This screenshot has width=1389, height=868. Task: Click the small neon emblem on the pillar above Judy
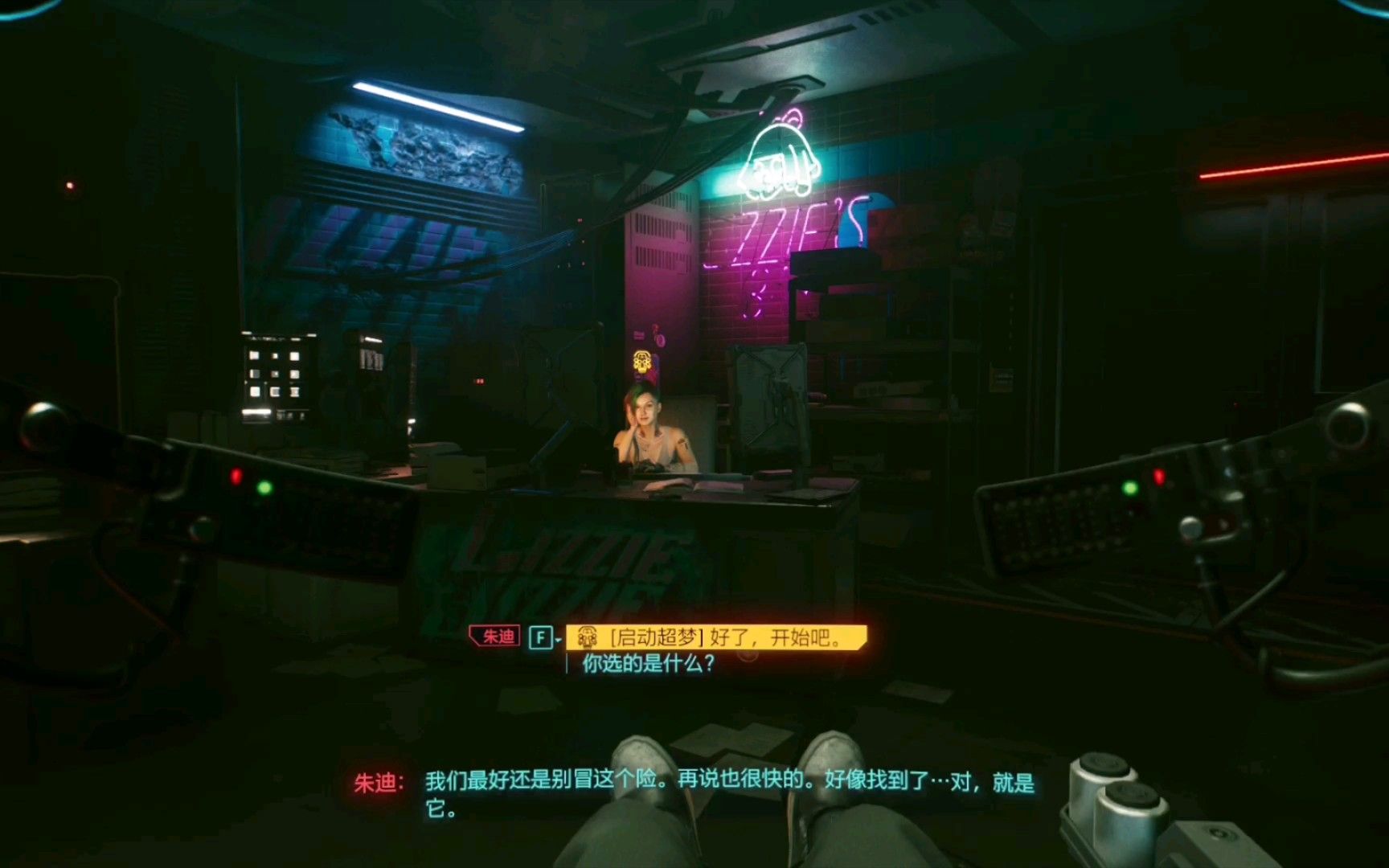pyautogui.click(x=641, y=362)
